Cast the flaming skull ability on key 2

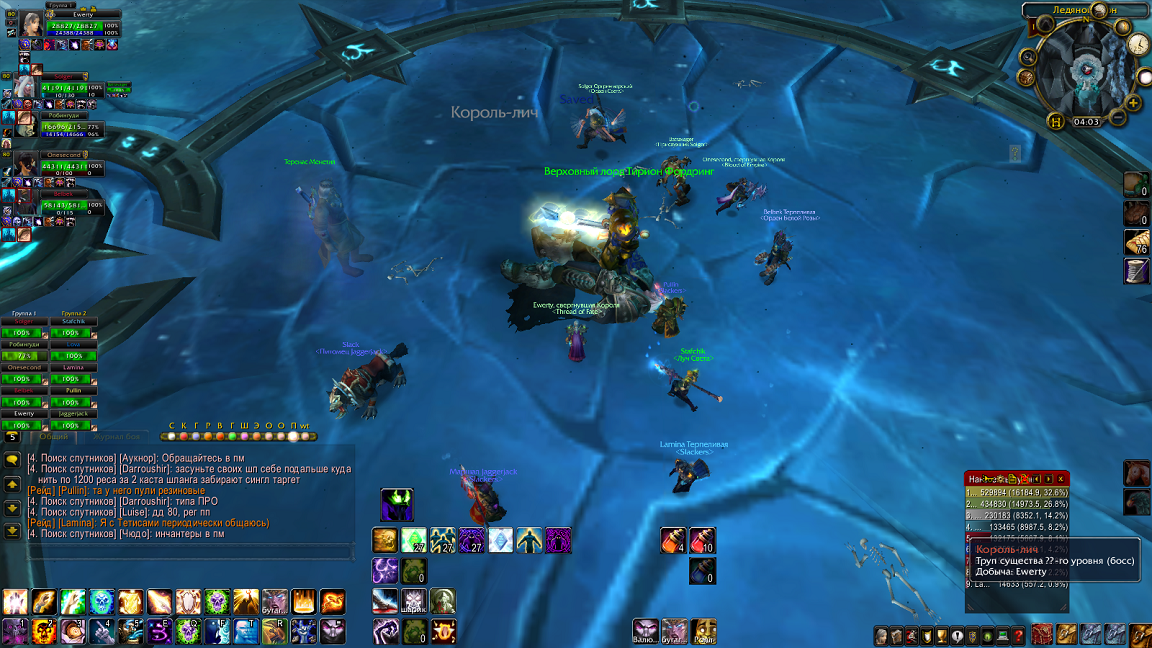[x=45, y=631]
